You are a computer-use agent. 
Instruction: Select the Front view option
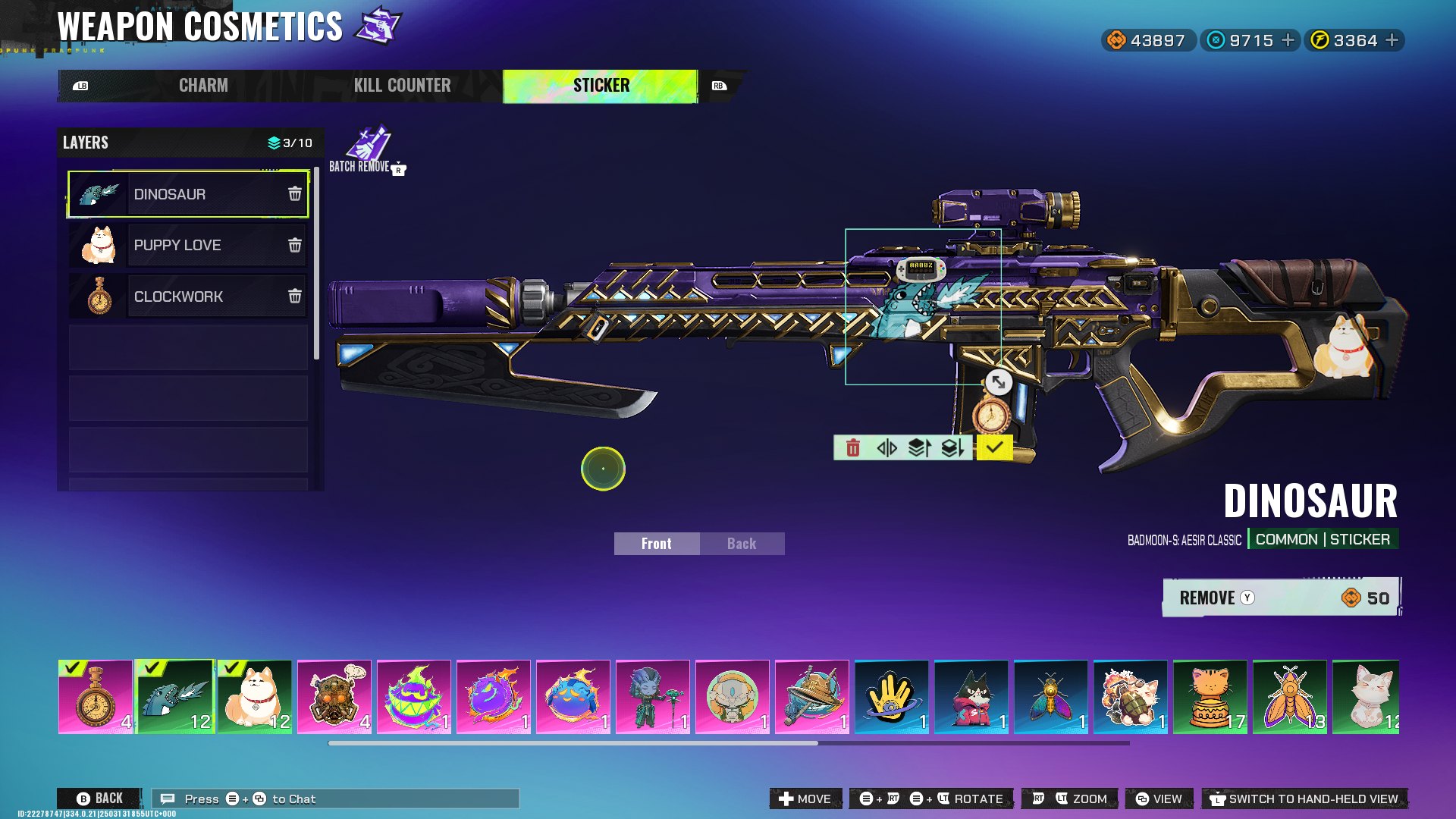656,543
